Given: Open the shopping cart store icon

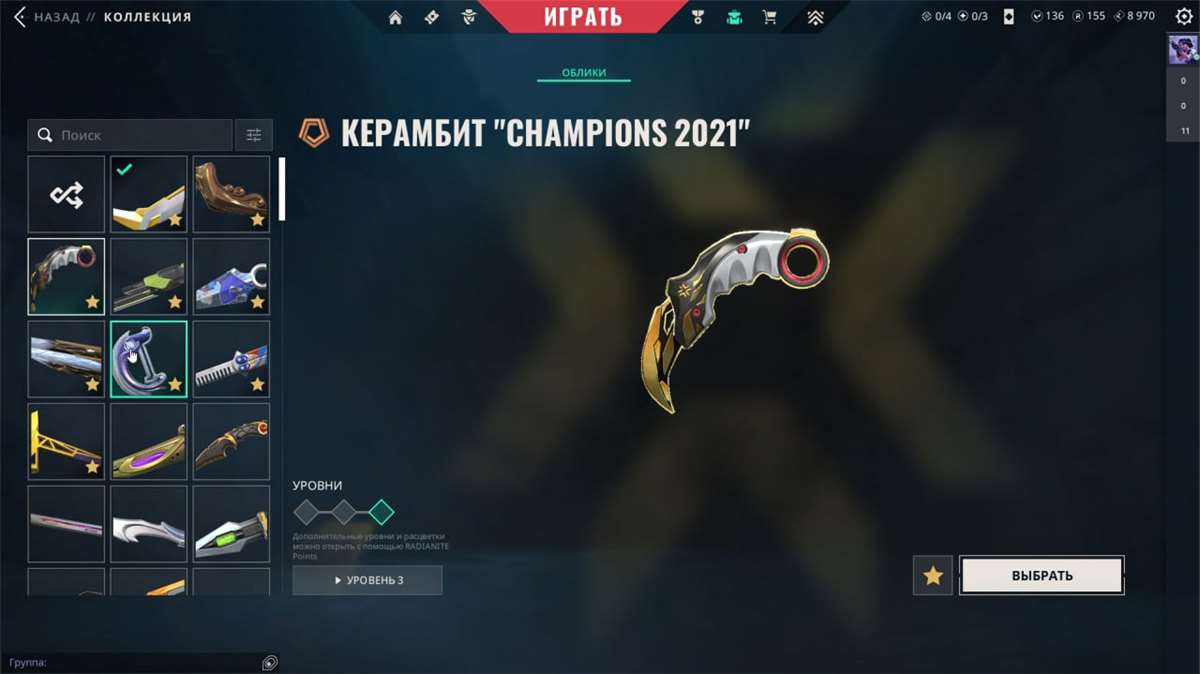Looking at the screenshot, I should click(769, 17).
